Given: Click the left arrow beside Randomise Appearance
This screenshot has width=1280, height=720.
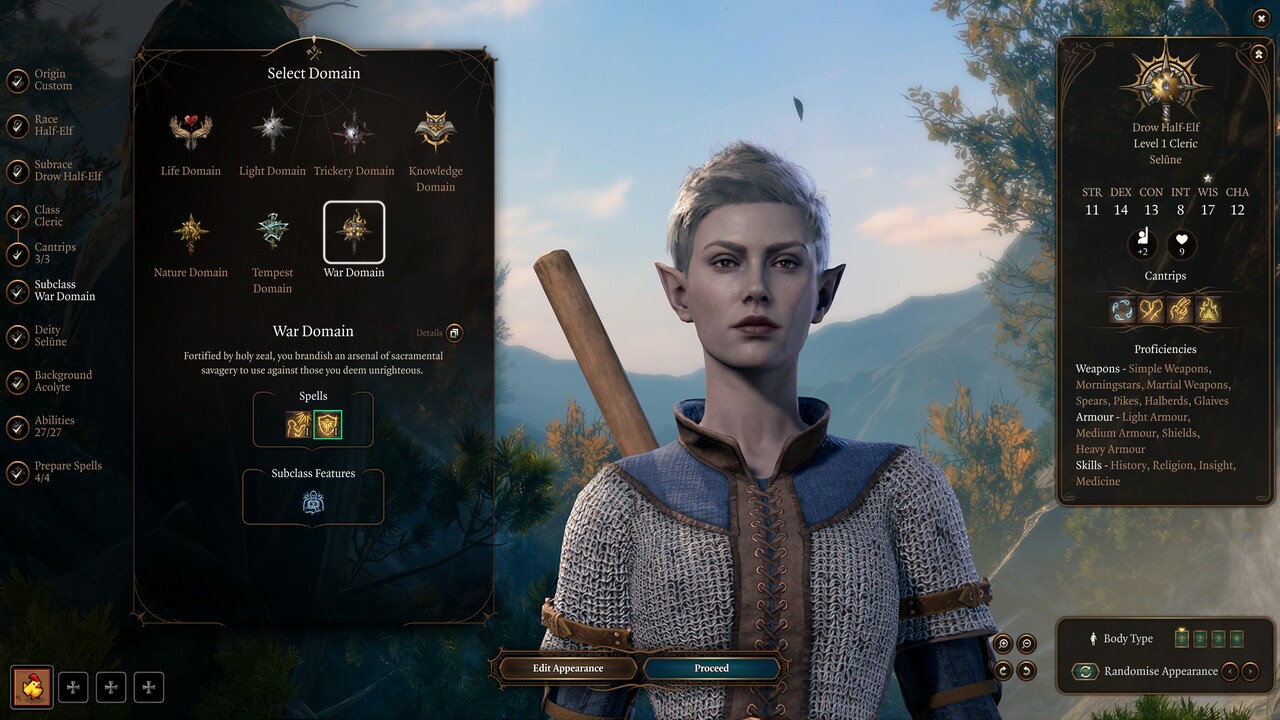Looking at the screenshot, I should coord(1230,672).
